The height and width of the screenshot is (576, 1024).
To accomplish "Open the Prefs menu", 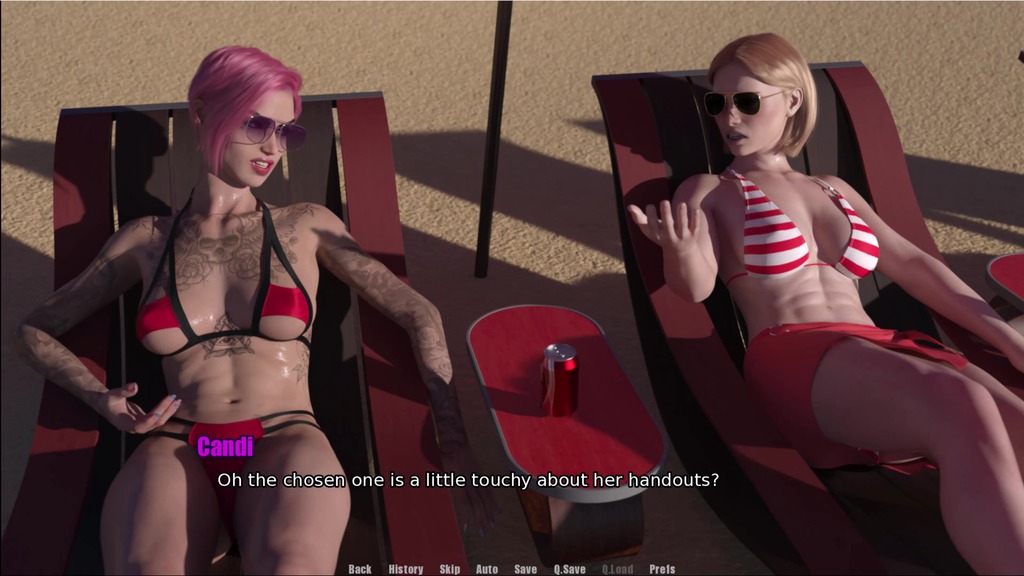I will [x=662, y=569].
